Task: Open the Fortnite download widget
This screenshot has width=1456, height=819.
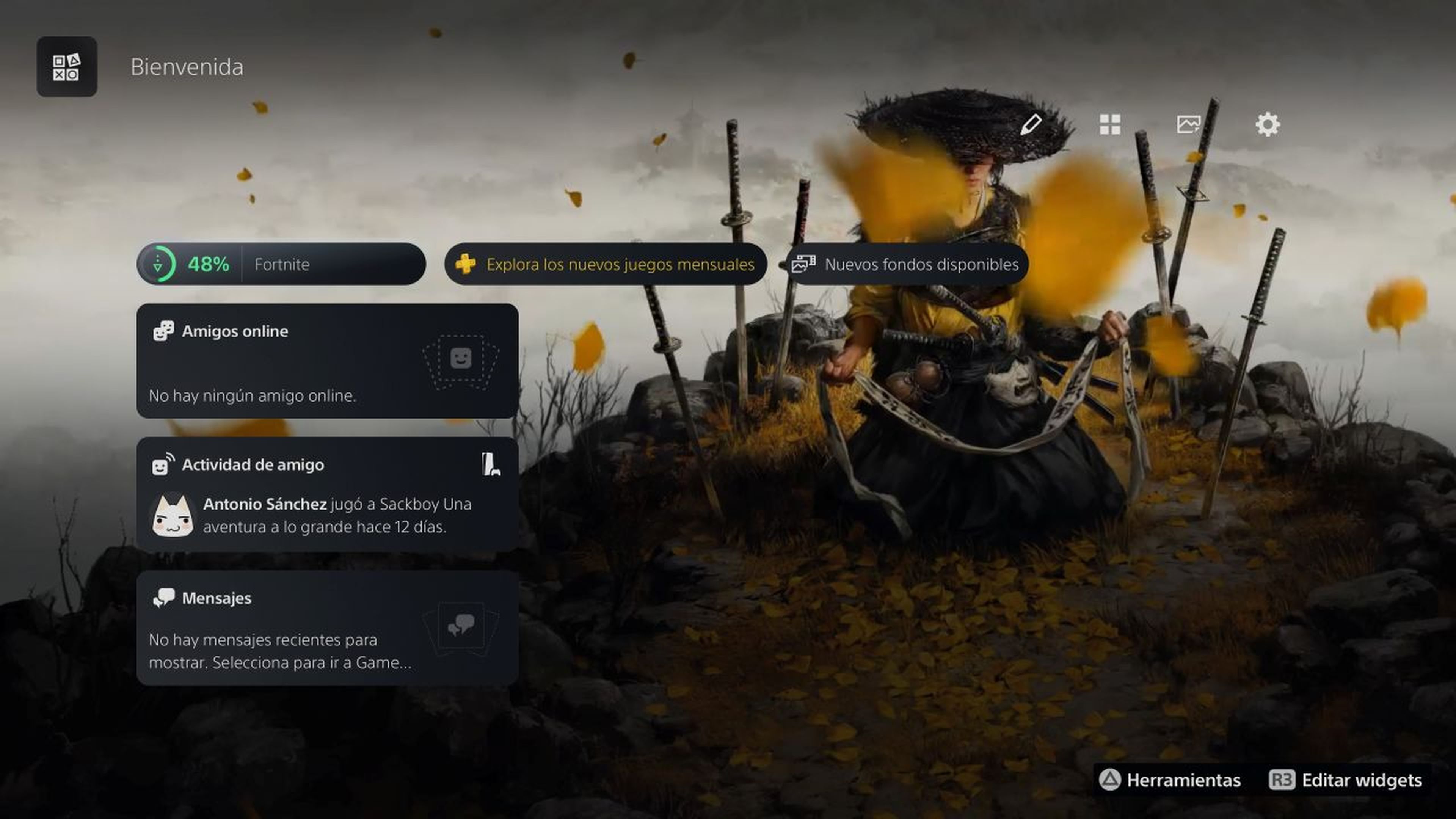Action: [x=281, y=264]
